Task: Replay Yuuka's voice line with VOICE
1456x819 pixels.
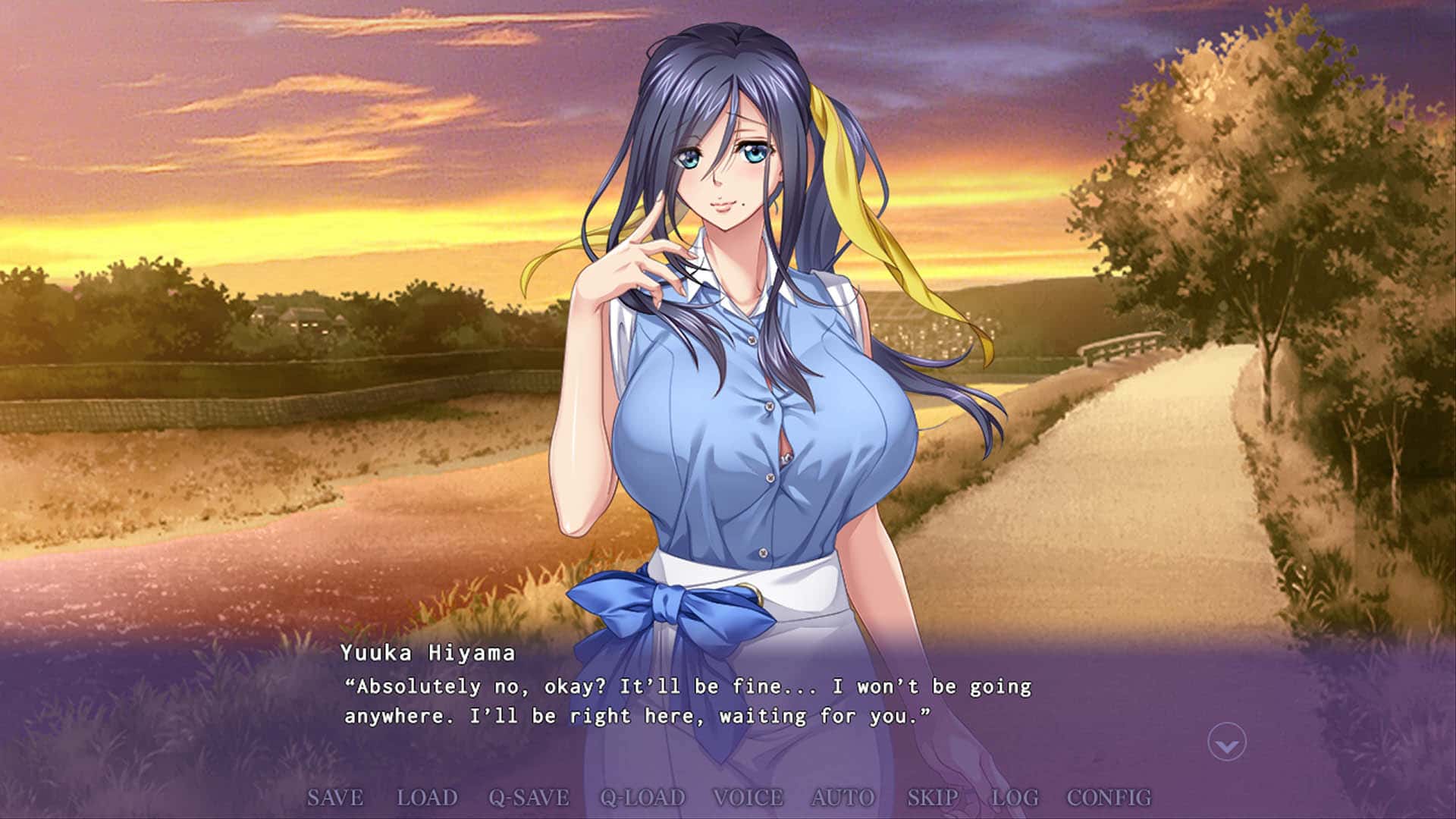Action: [x=747, y=798]
